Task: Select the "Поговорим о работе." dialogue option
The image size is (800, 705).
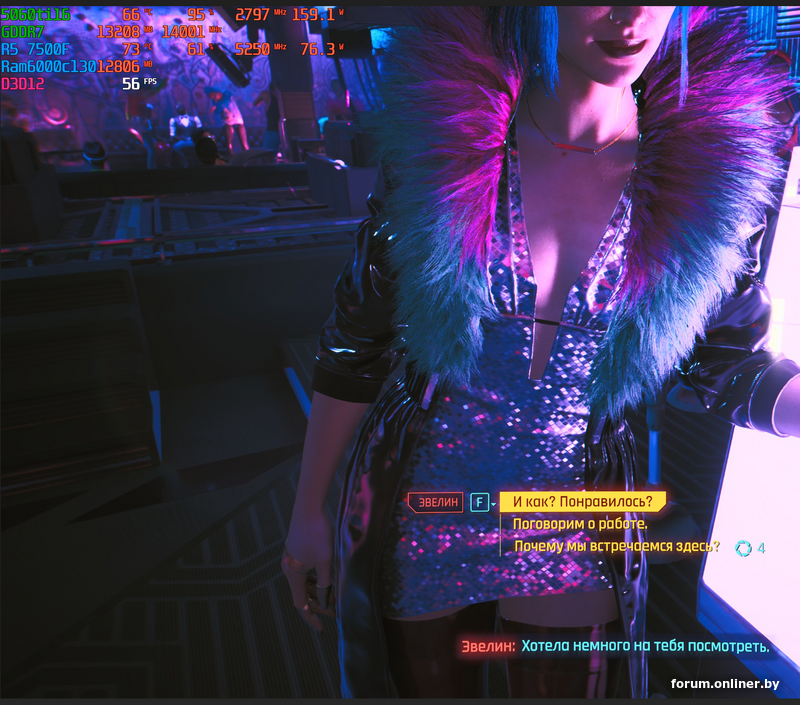Action: point(580,524)
